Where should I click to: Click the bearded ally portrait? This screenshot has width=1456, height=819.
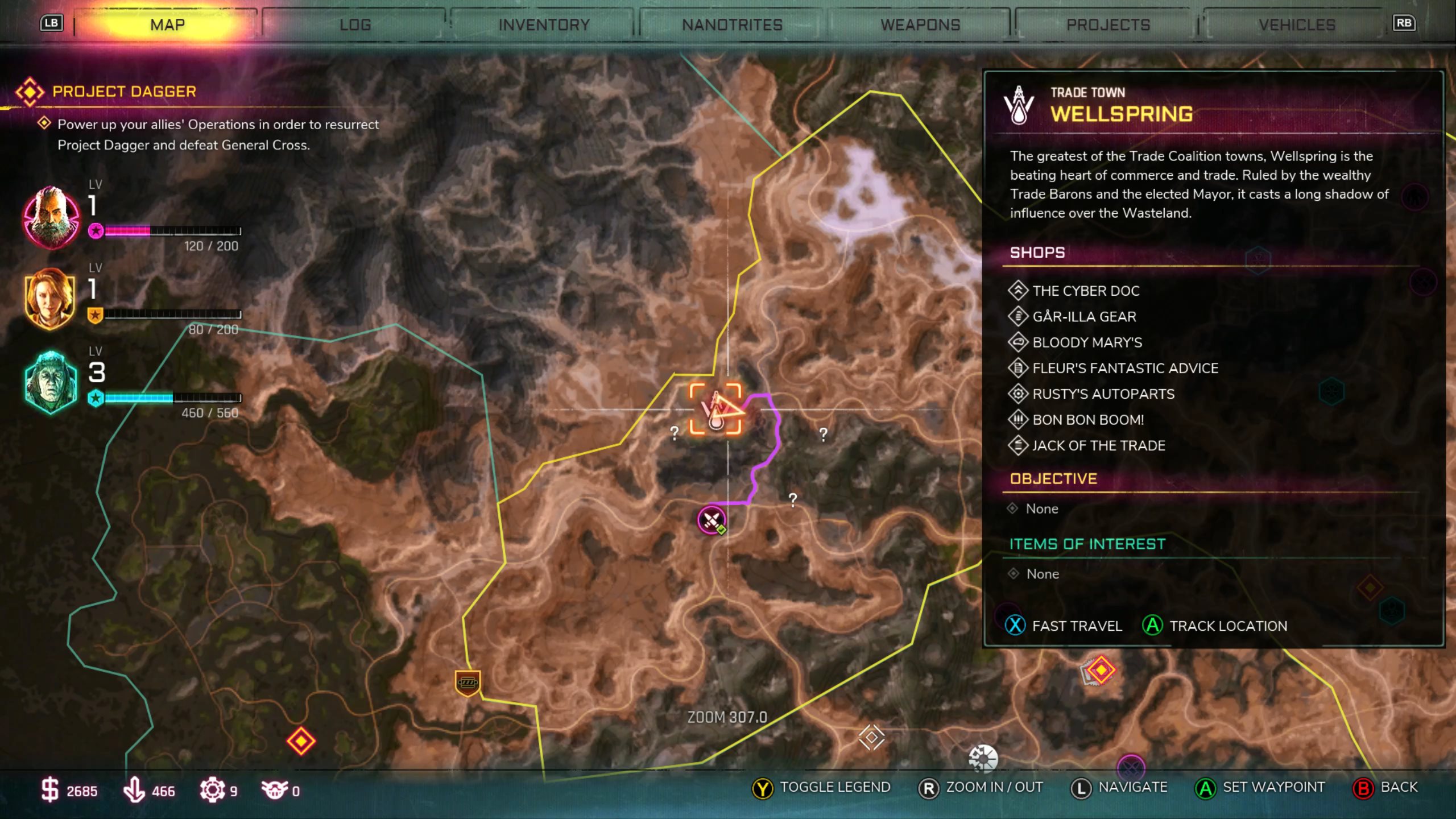click(x=51, y=217)
